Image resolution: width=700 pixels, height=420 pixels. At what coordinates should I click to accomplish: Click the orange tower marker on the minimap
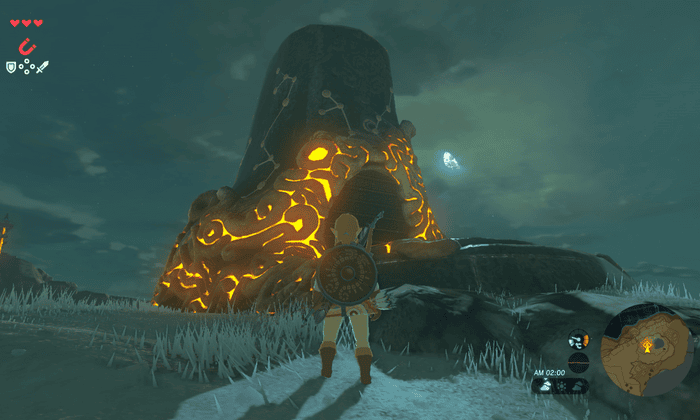[647, 347]
